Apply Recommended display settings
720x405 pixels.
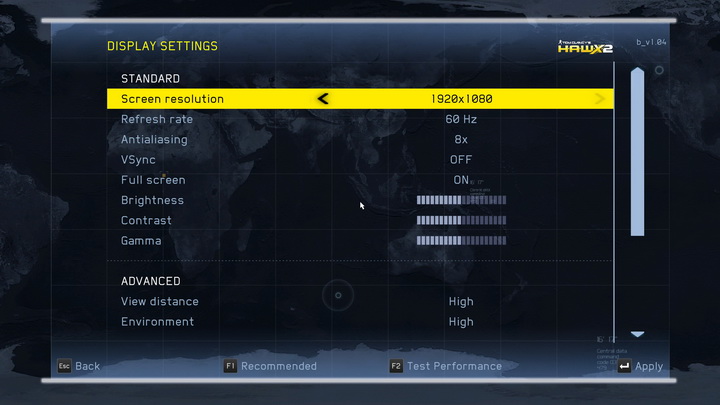[x=270, y=366]
